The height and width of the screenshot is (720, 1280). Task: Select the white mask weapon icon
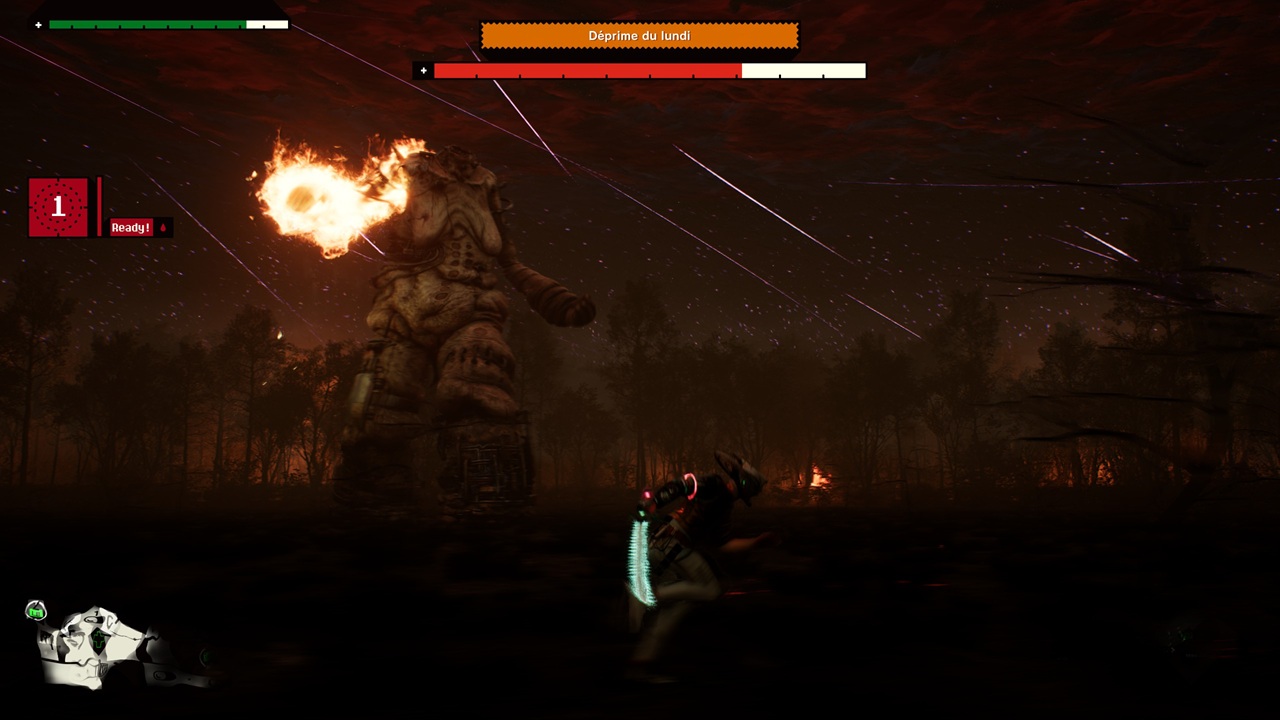tap(98, 647)
